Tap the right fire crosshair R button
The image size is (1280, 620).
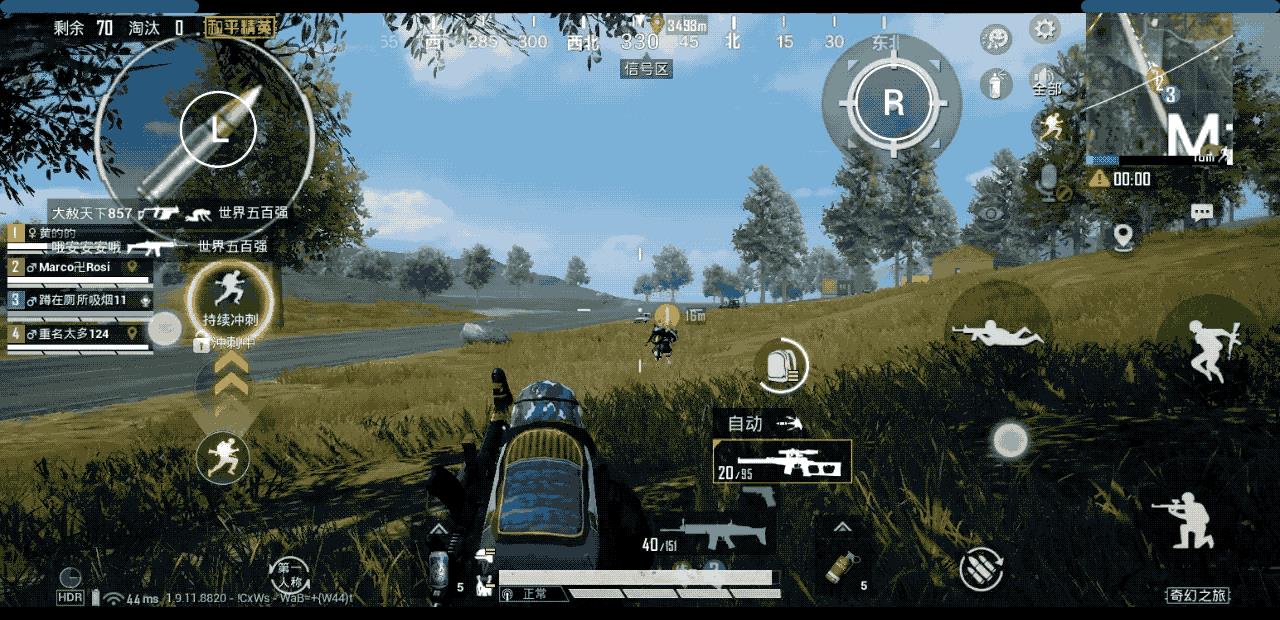(x=893, y=101)
